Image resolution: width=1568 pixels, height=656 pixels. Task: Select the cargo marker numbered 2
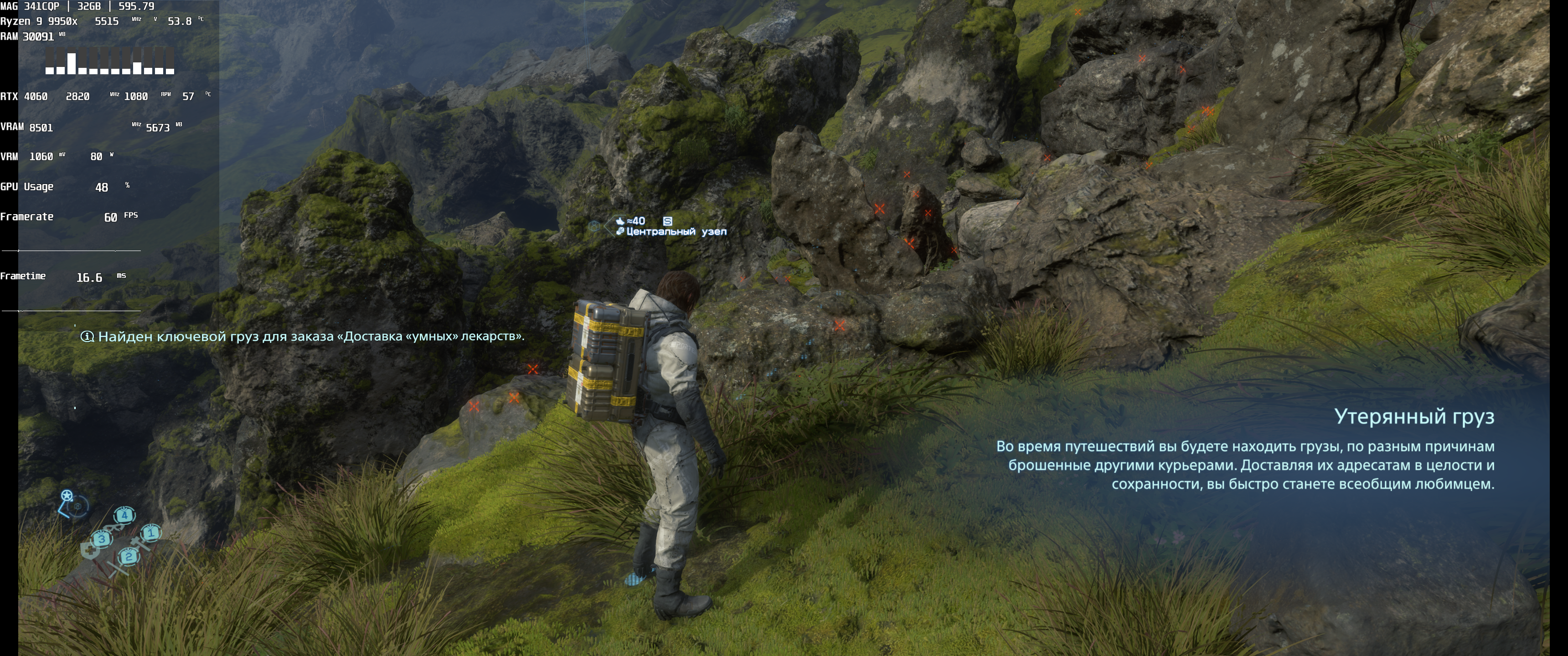pos(129,556)
